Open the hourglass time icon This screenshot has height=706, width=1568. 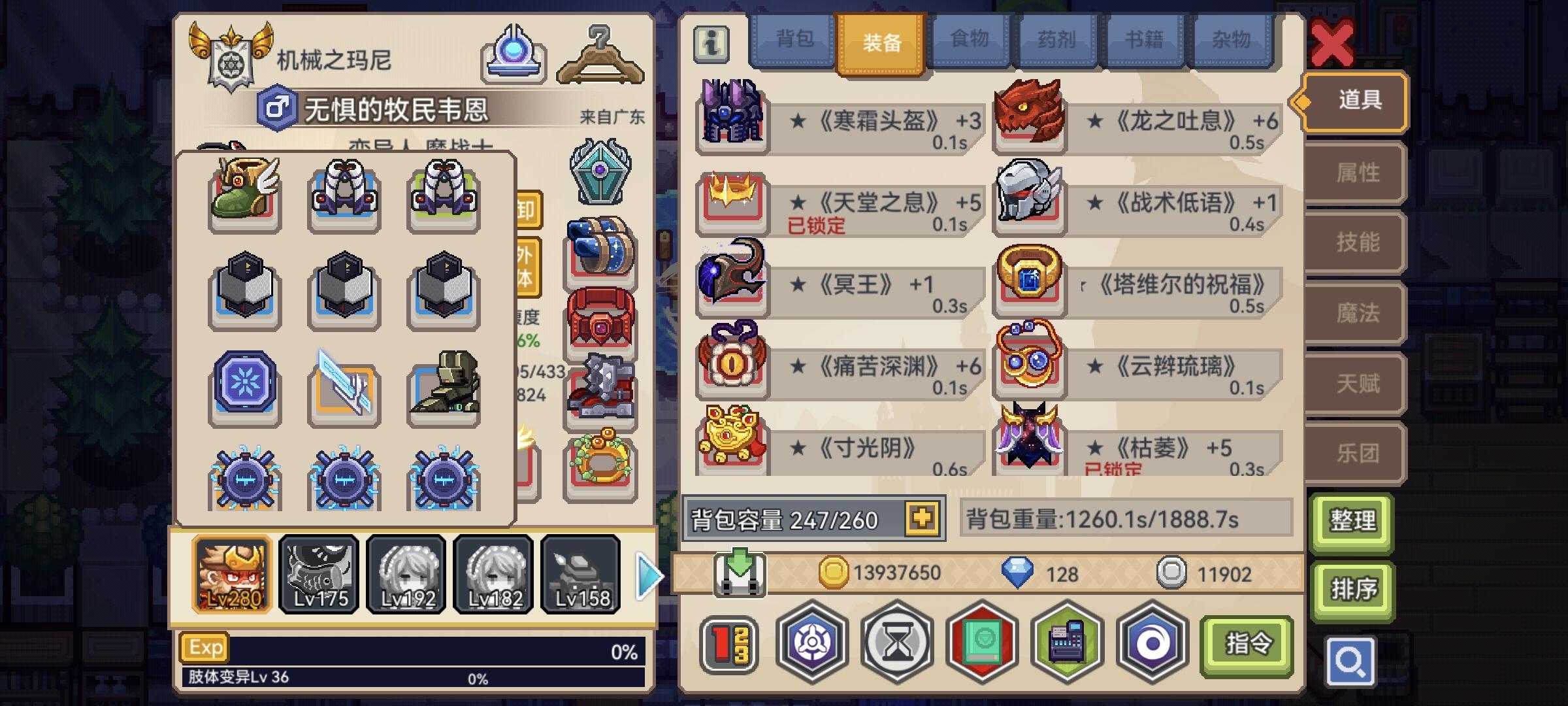pos(898,644)
